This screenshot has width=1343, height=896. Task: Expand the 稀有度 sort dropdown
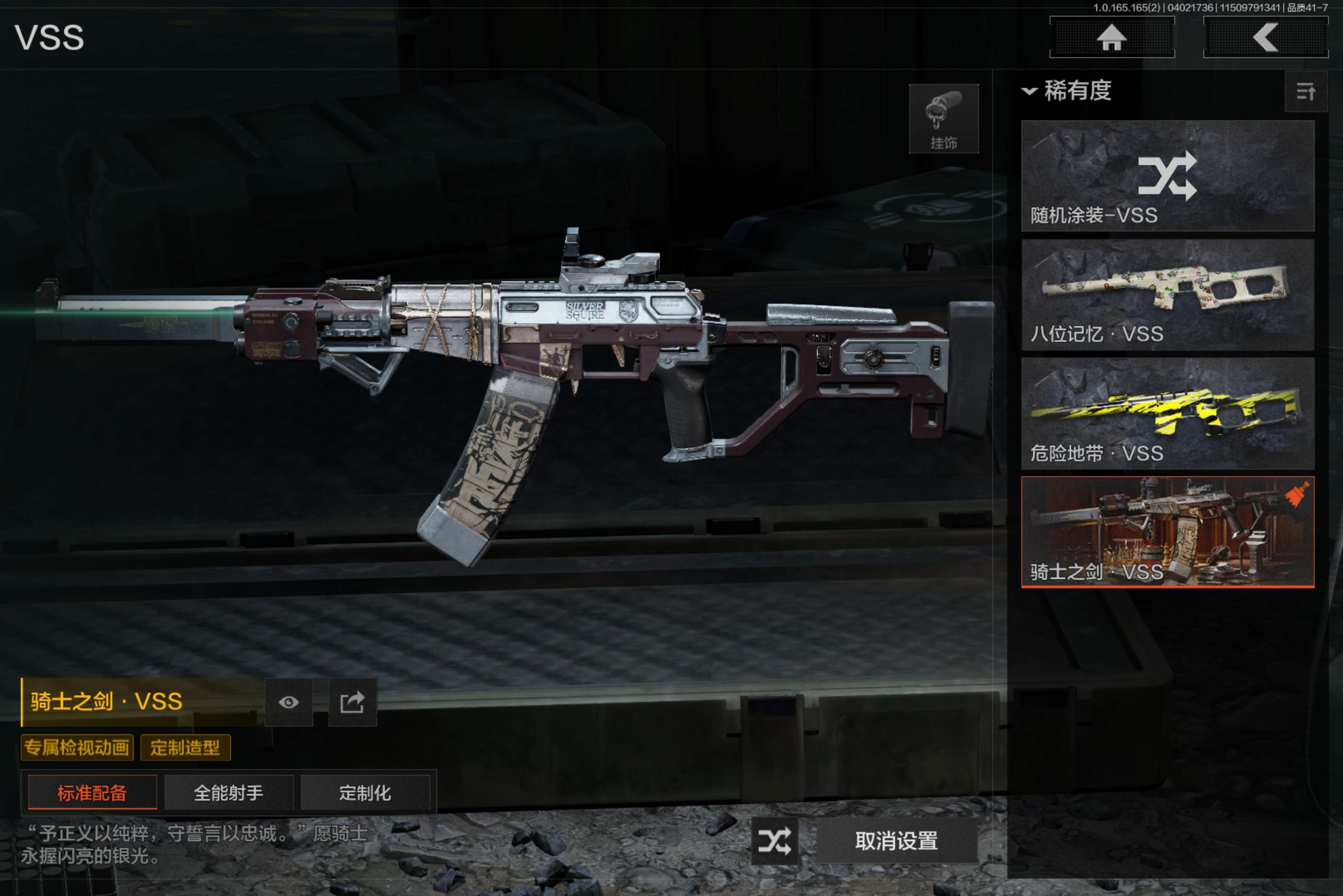pyautogui.click(x=1067, y=91)
